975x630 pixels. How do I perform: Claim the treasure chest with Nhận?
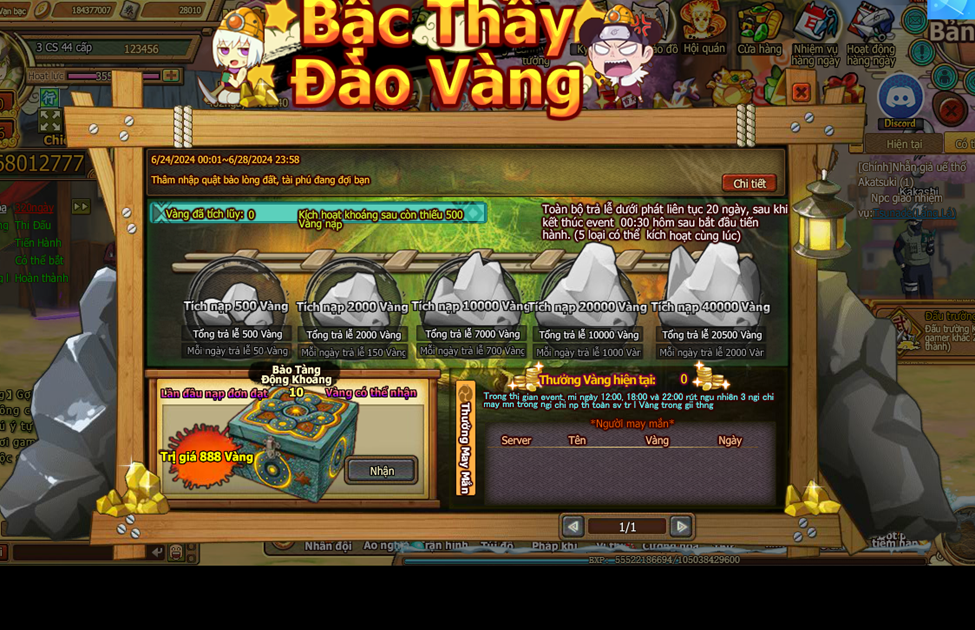[381, 470]
